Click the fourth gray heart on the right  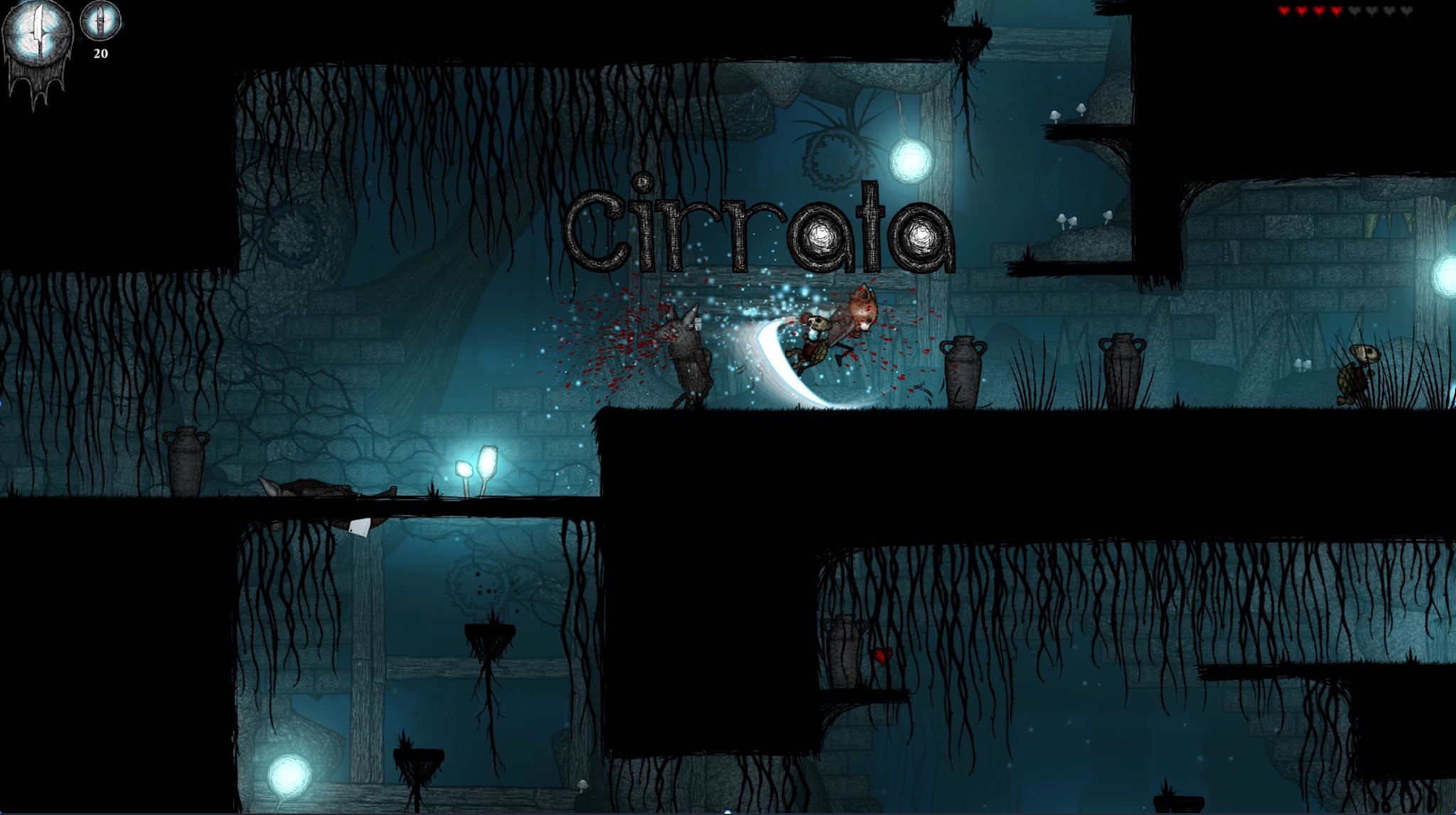point(1407,11)
